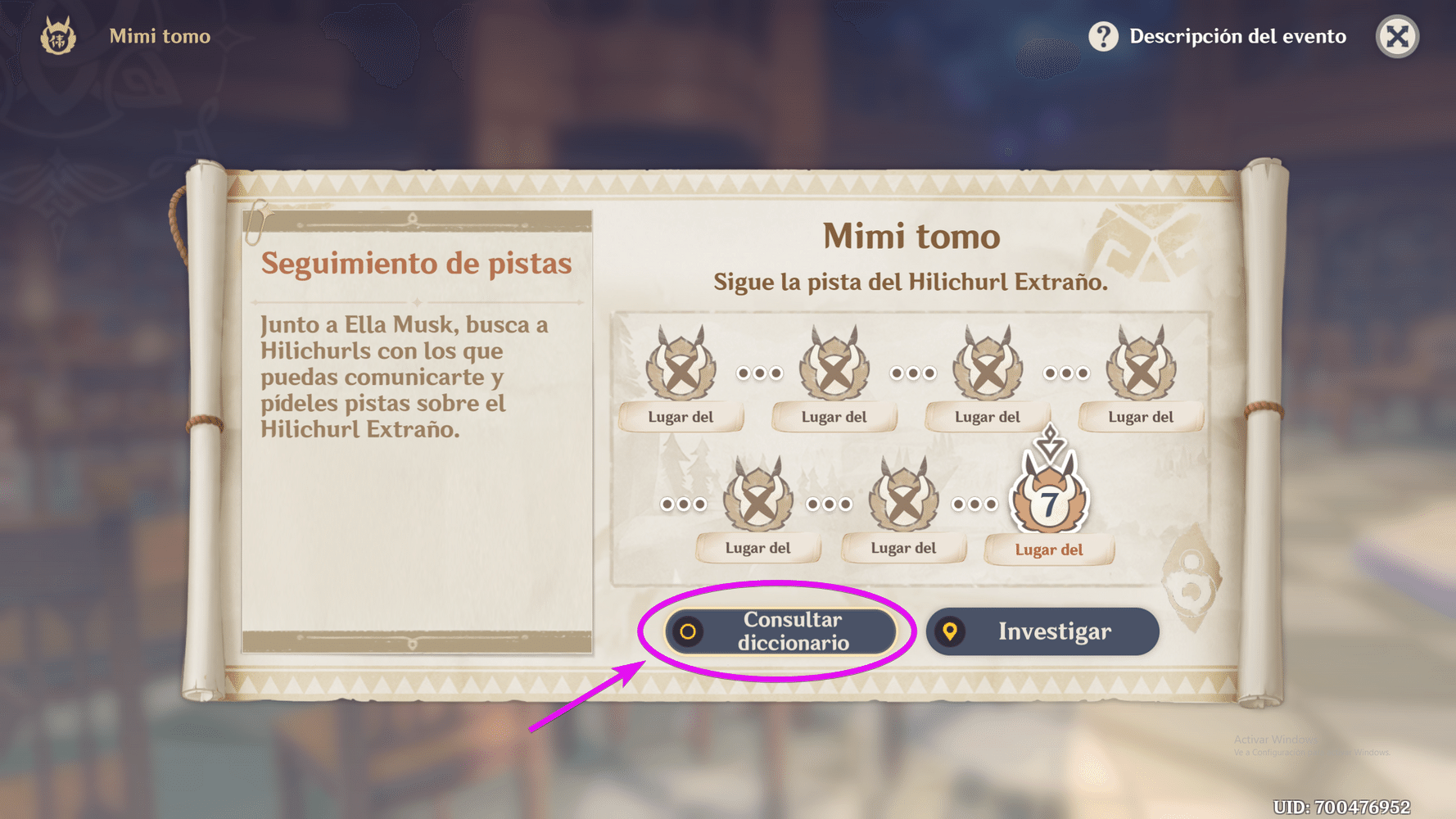Click the Mimi tomo event emblem top left
The width and height of the screenshot is (1456, 819).
[x=60, y=36]
